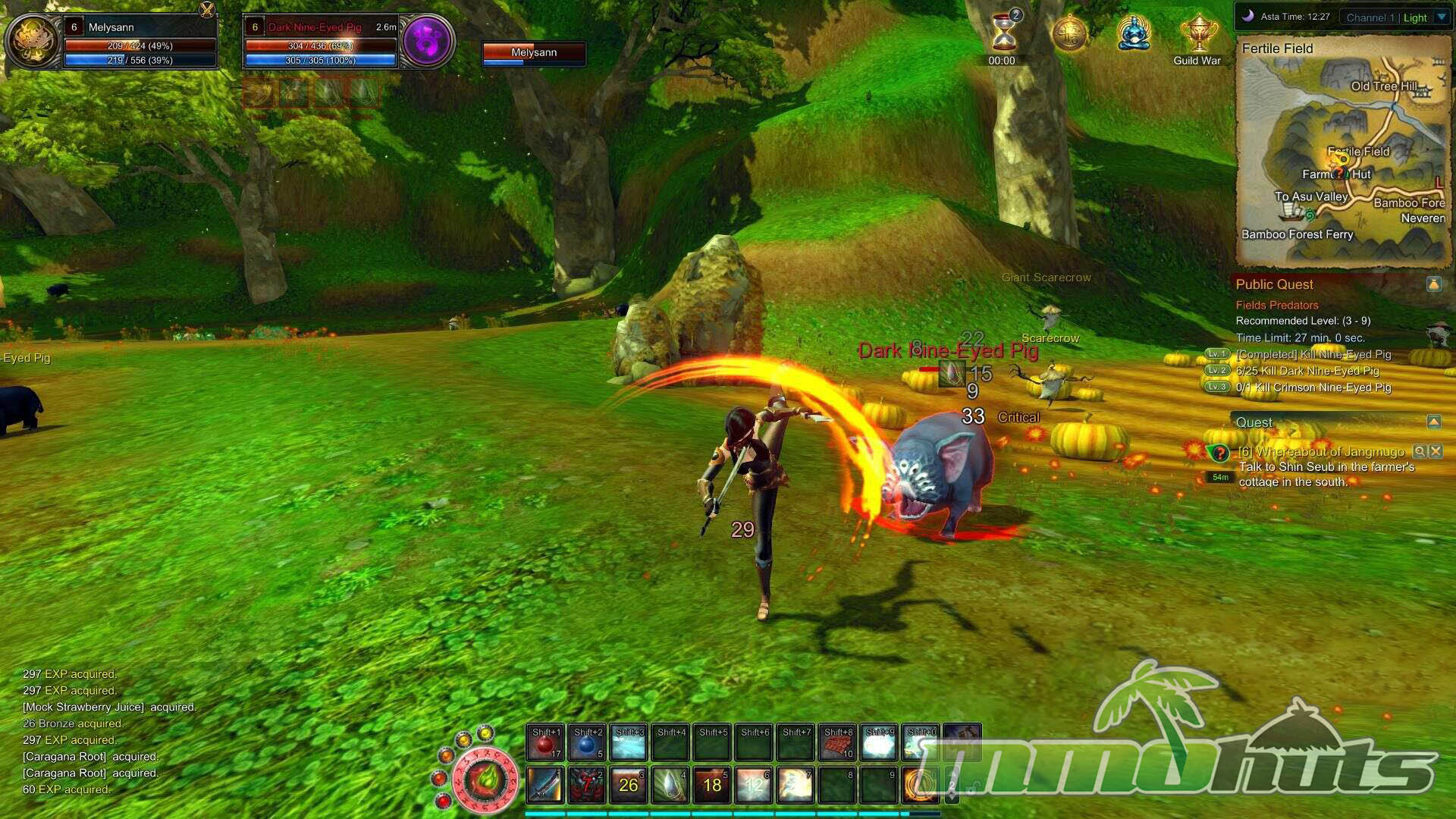Use the red roof-tile item in Shift+8

[x=837, y=743]
